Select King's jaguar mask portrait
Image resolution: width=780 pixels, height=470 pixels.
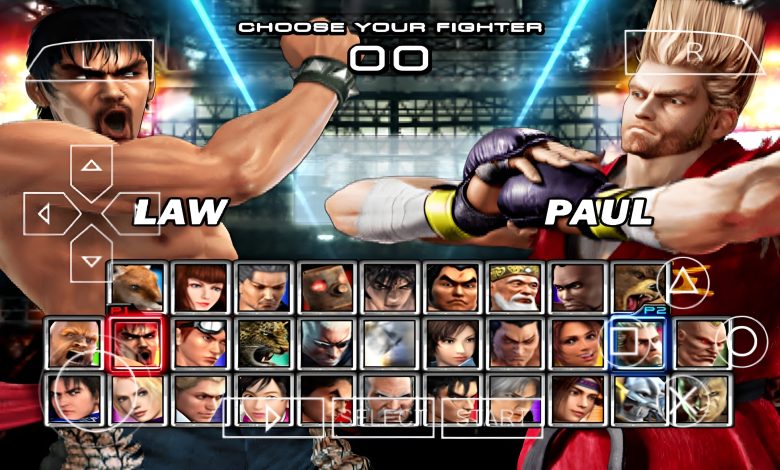264,344
